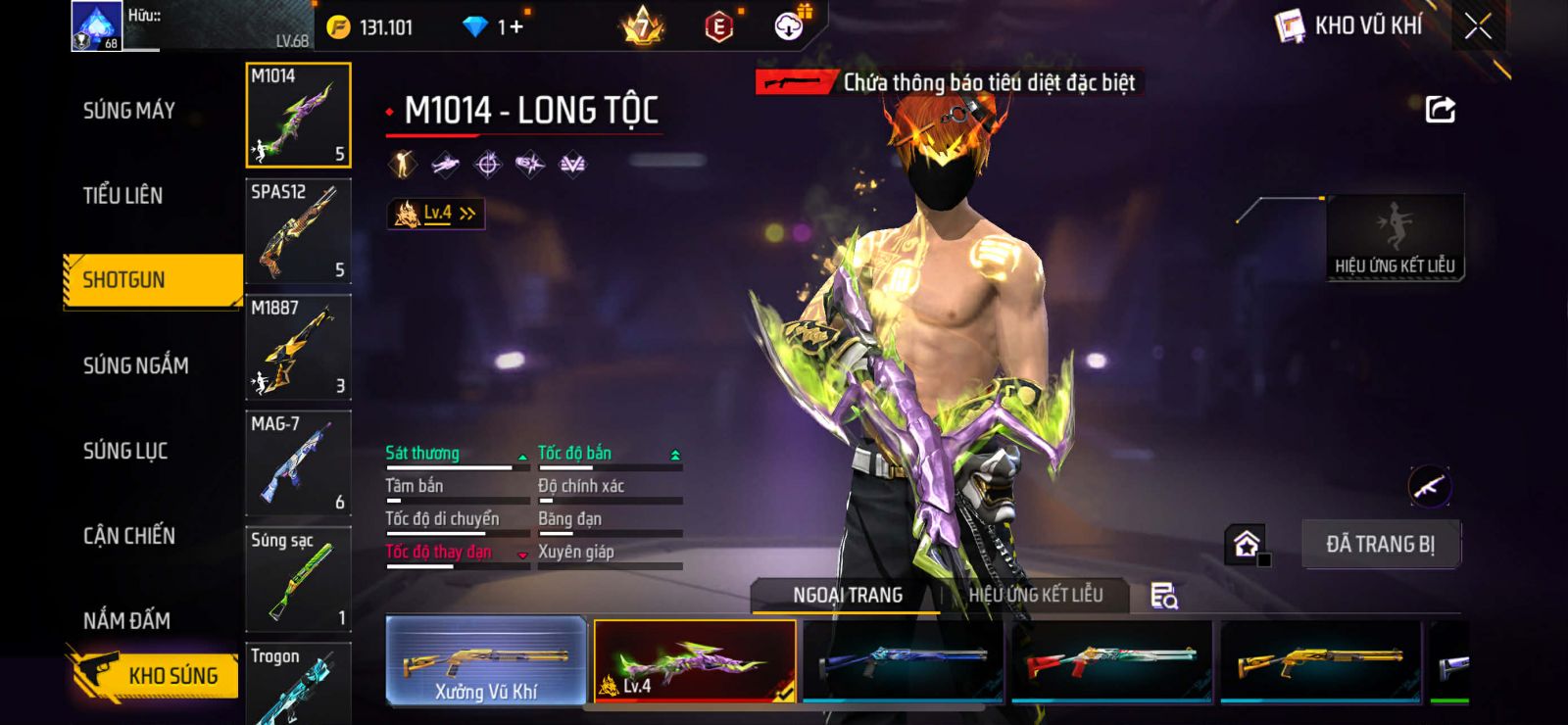The image size is (1568, 725).
Task: Open the Lv.4 skin upgrade button
Action: coord(436,214)
